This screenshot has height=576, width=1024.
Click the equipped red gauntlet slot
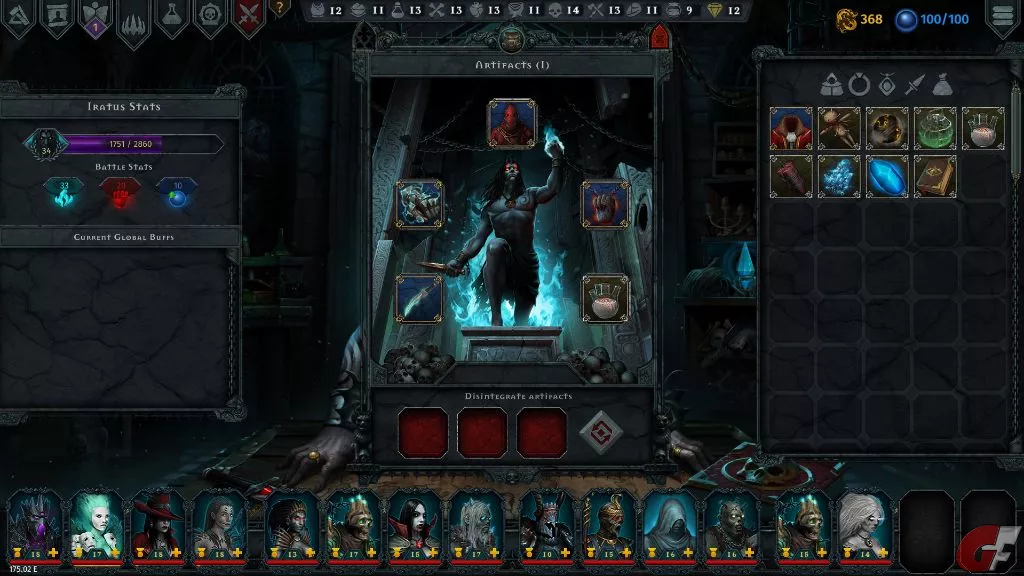click(x=604, y=204)
